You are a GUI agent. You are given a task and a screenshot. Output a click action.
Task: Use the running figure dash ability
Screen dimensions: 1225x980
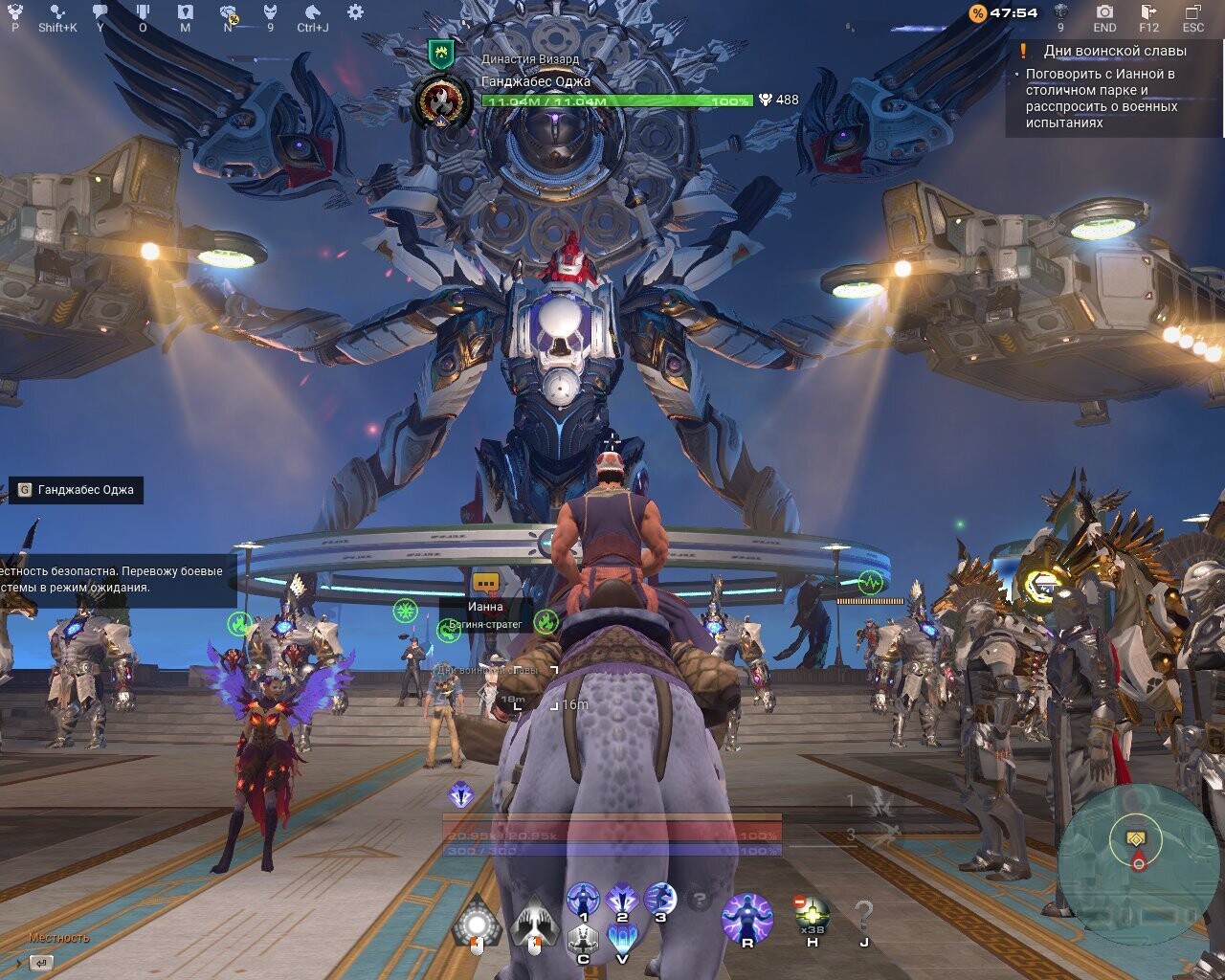coord(660,900)
